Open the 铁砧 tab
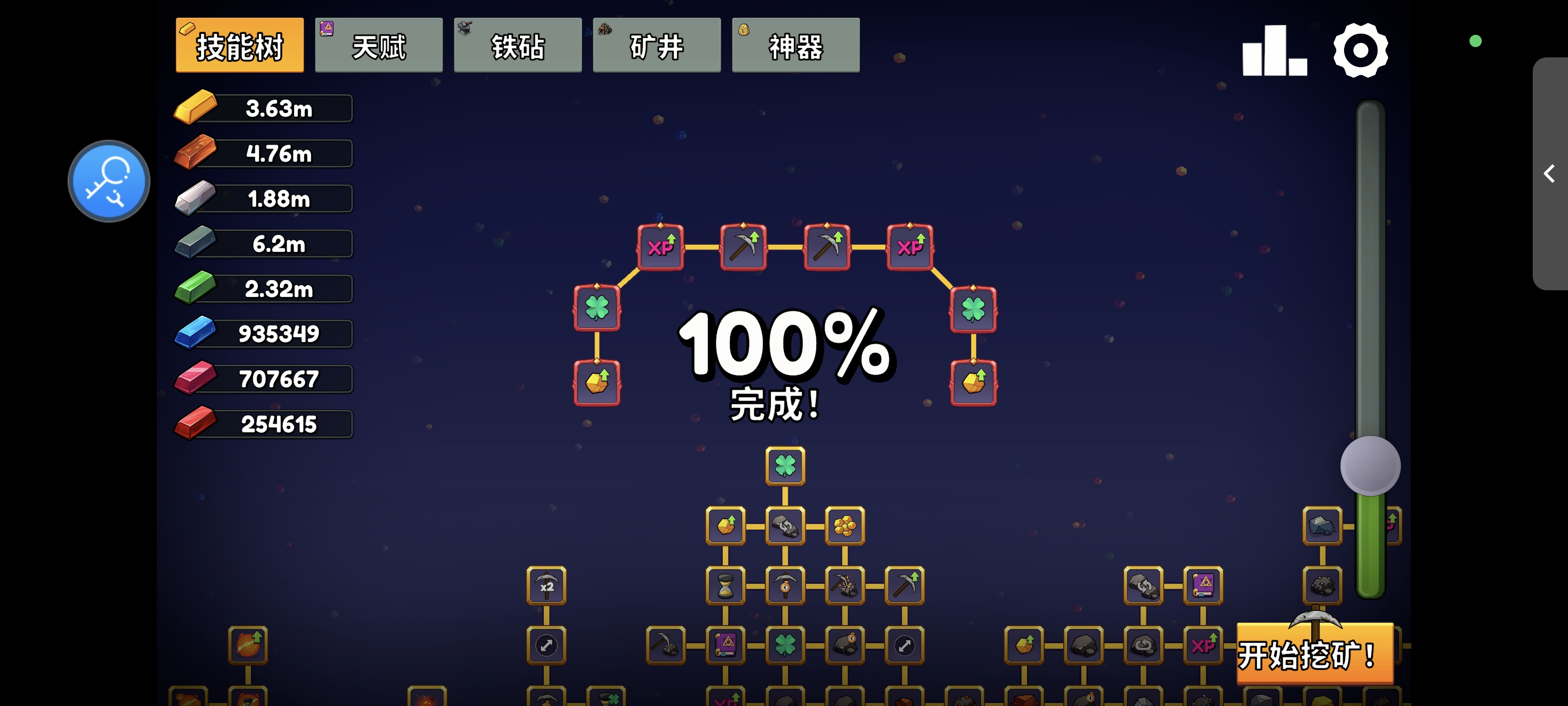The image size is (1568, 706). click(x=517, y=46)
